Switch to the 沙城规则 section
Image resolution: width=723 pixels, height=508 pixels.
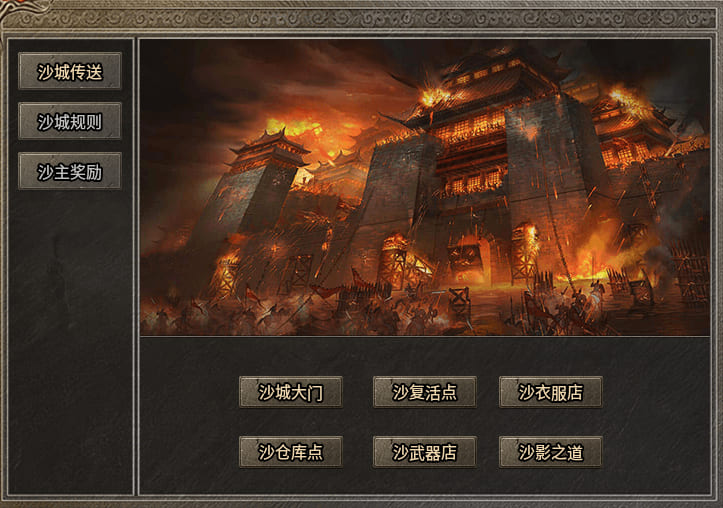(70, 121)
